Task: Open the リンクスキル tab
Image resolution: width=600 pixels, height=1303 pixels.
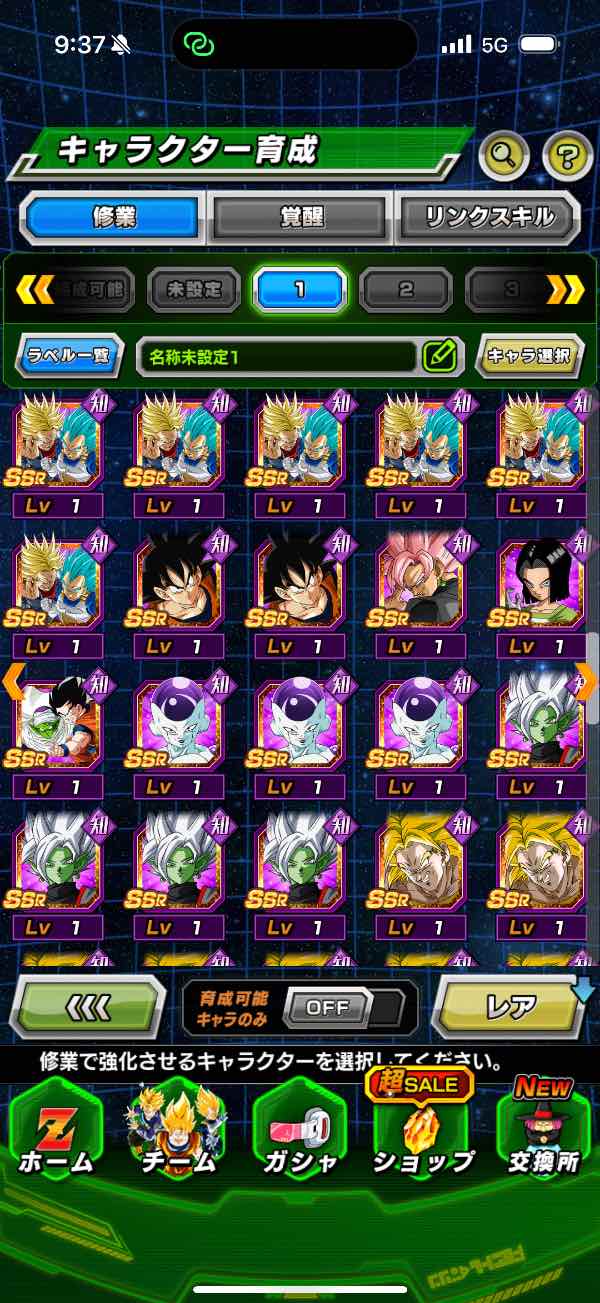Action: (x=489, y=217)
